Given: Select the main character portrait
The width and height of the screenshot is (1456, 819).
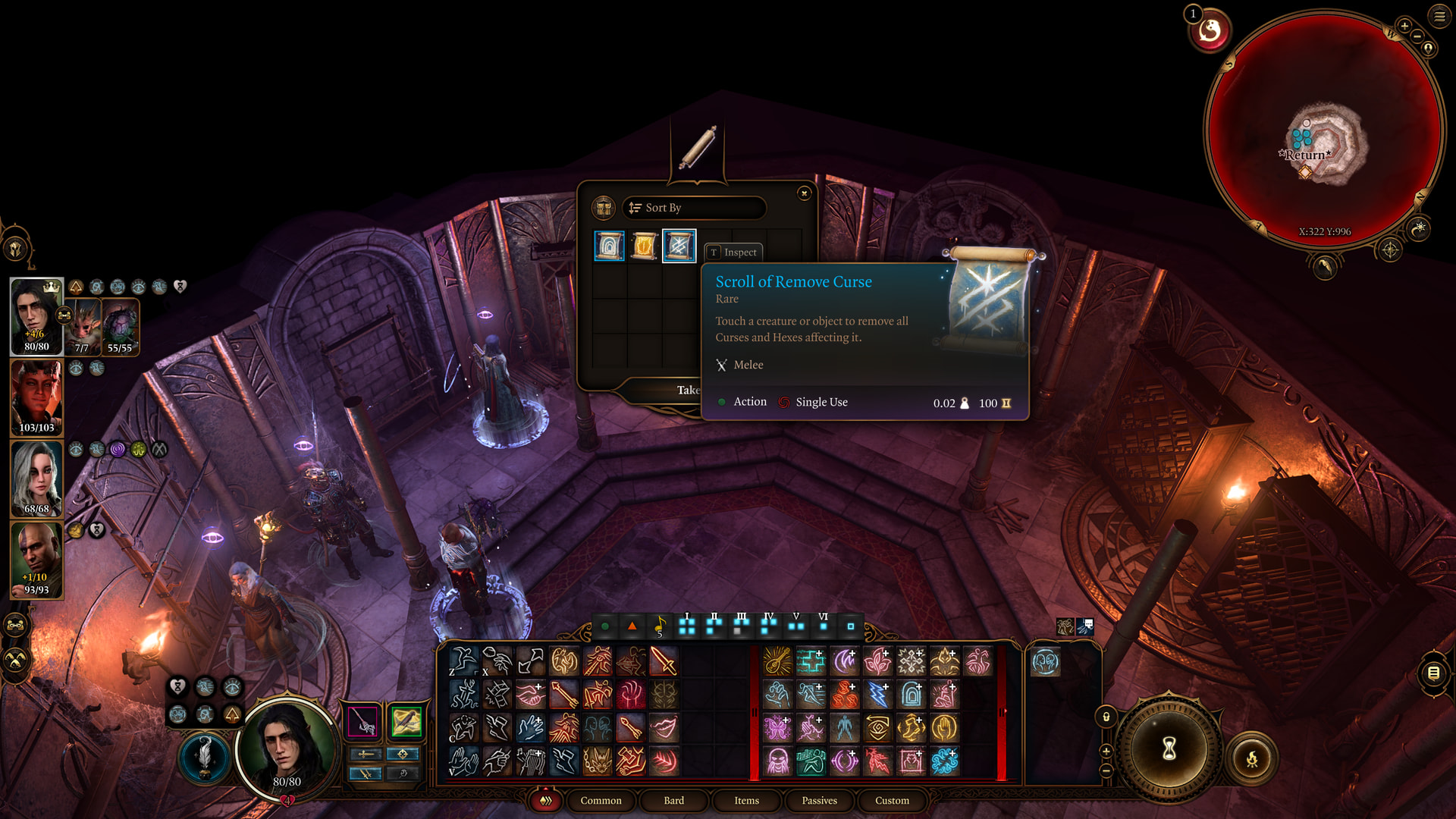Looking at the screenshot, I should (x=36, y=315).
